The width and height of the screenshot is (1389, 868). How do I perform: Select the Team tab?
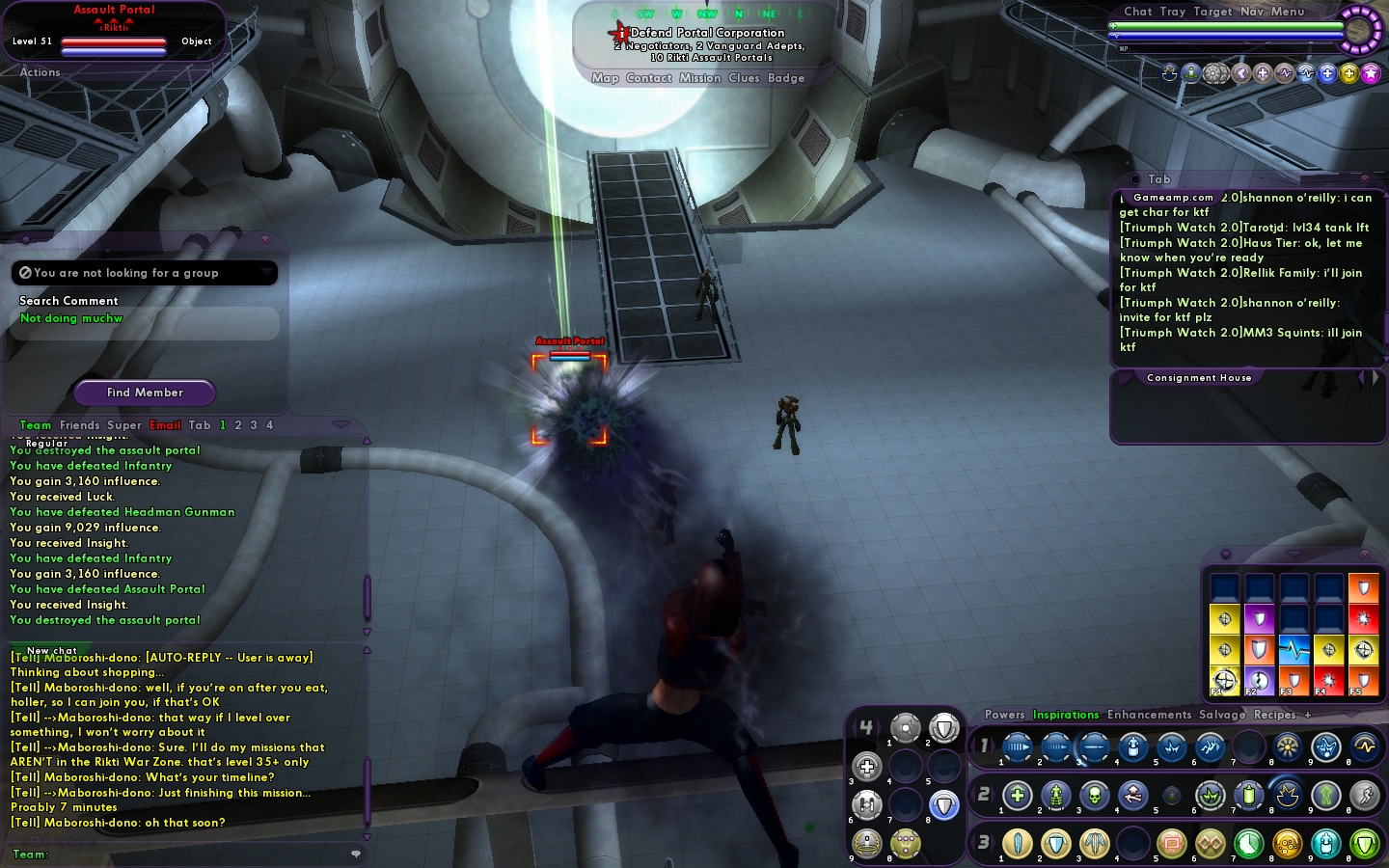(36, 425)
